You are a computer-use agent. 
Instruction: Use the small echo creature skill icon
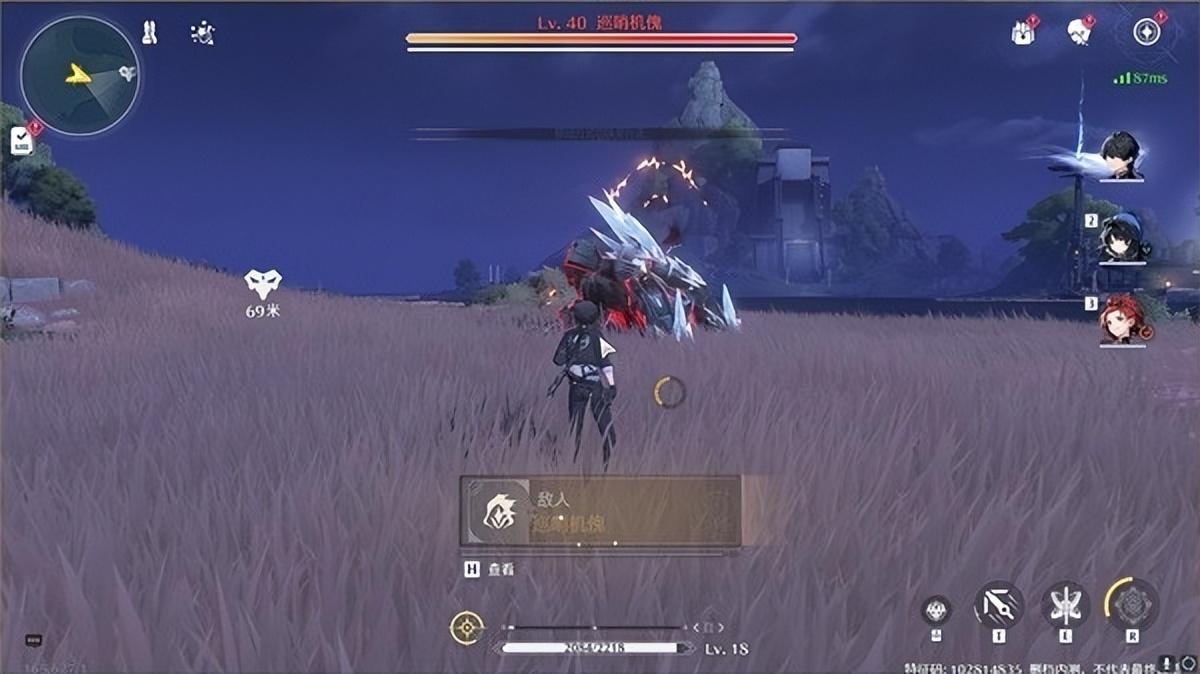click(x=936, y=608)
